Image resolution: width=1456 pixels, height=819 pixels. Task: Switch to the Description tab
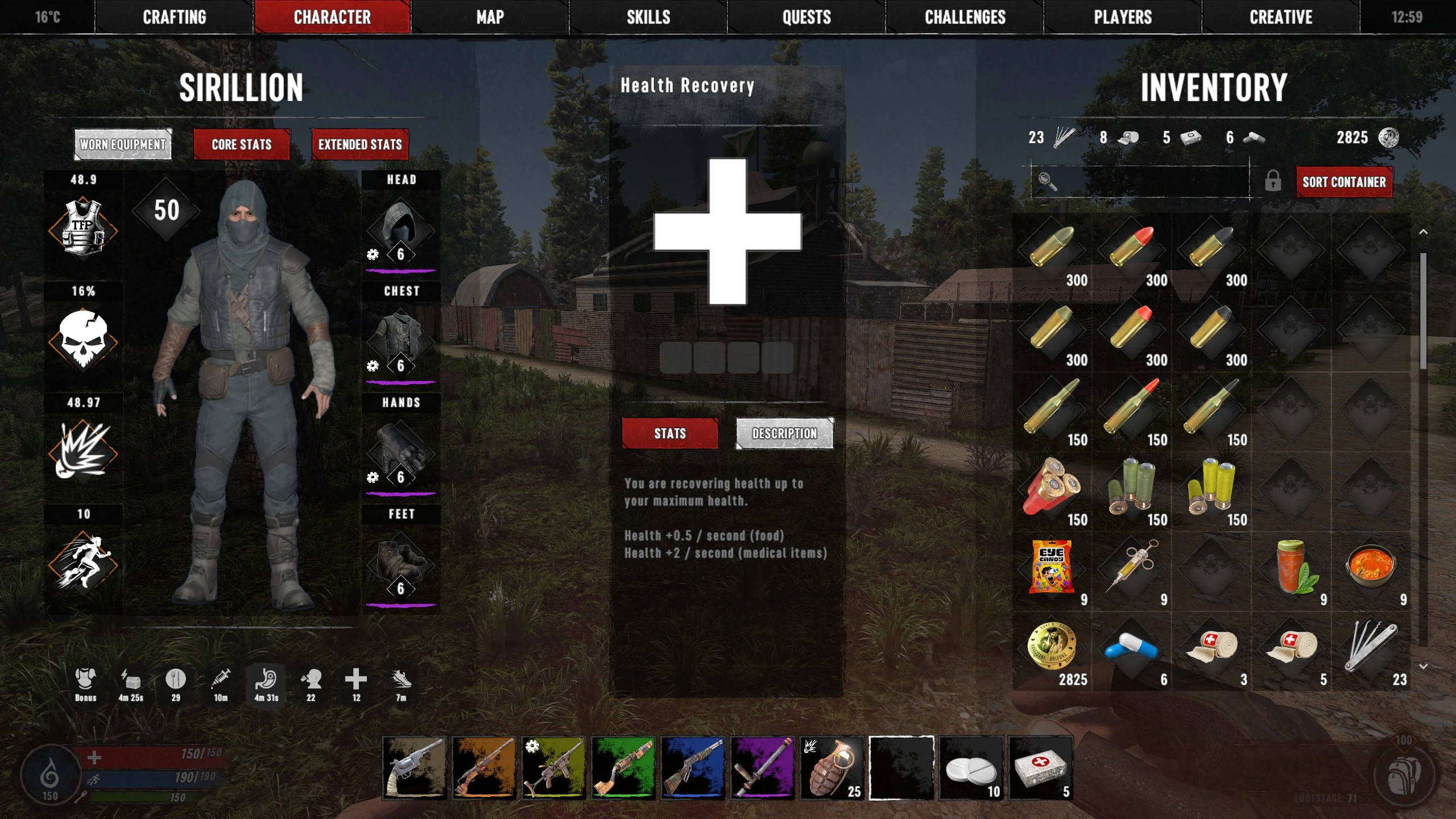tap(784, 433)
